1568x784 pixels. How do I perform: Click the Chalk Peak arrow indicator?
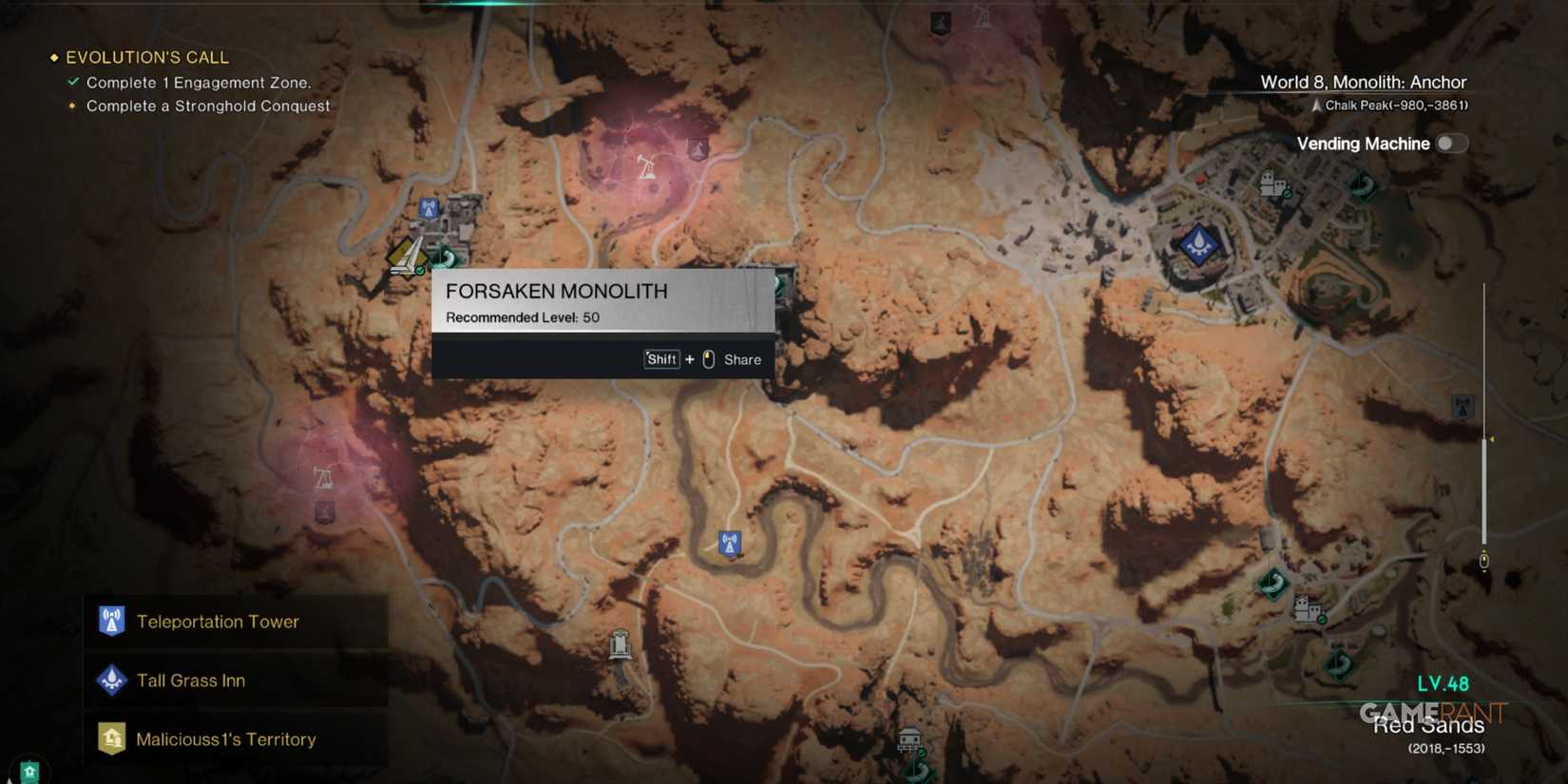point(1316,105)
